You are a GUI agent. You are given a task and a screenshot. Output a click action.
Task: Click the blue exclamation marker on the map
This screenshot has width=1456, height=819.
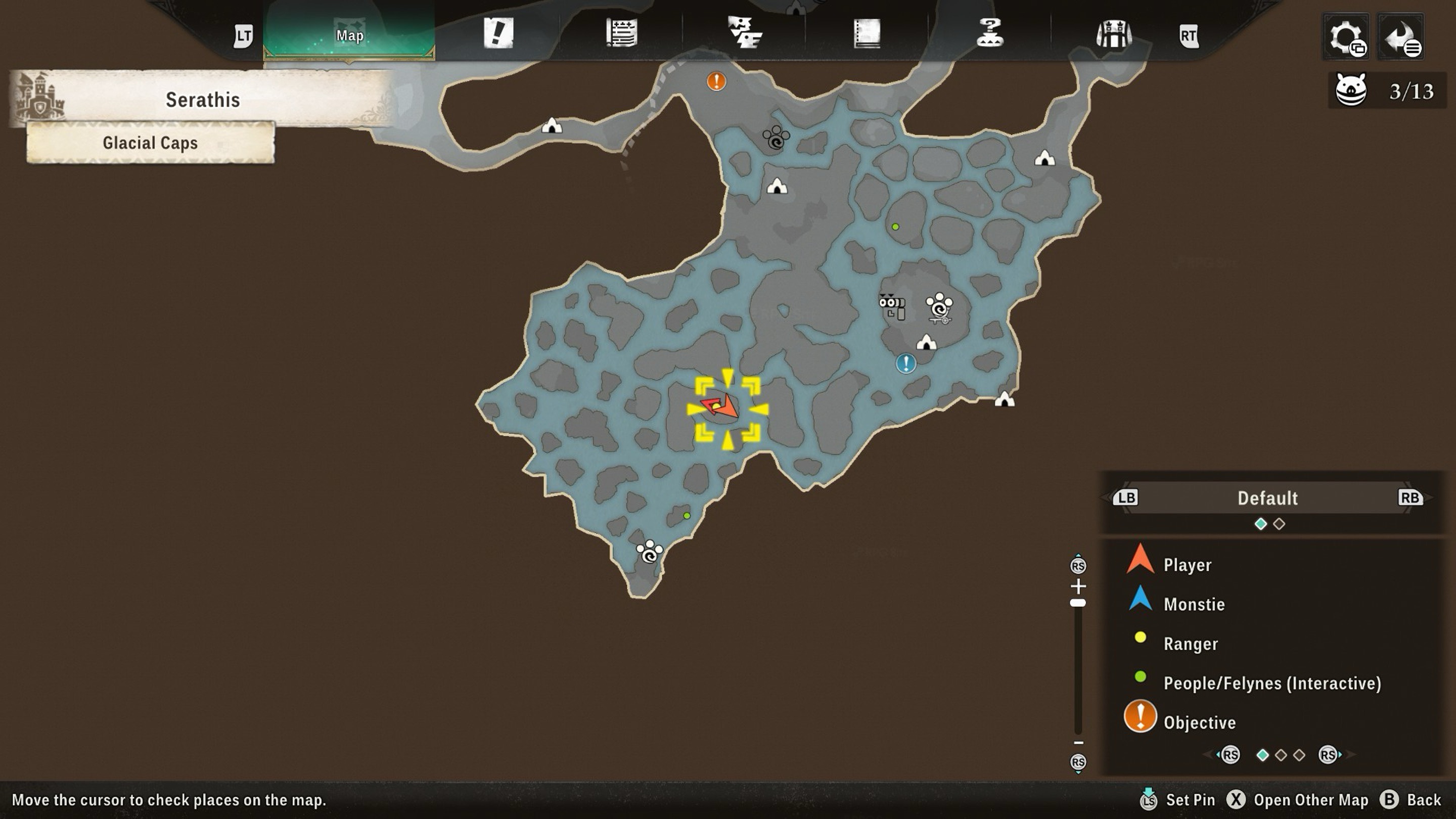[x=905, y=363]
